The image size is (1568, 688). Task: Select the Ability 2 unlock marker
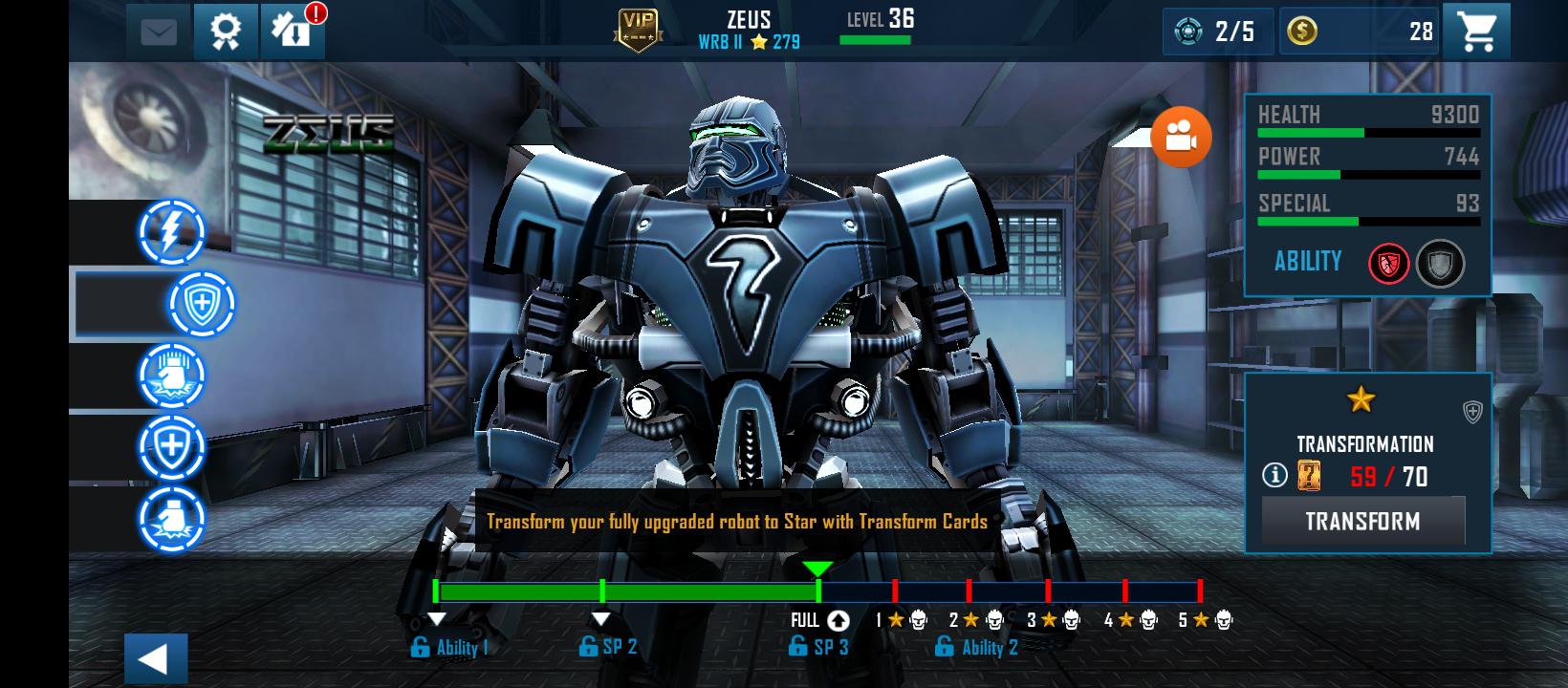[x=976, y=647]
